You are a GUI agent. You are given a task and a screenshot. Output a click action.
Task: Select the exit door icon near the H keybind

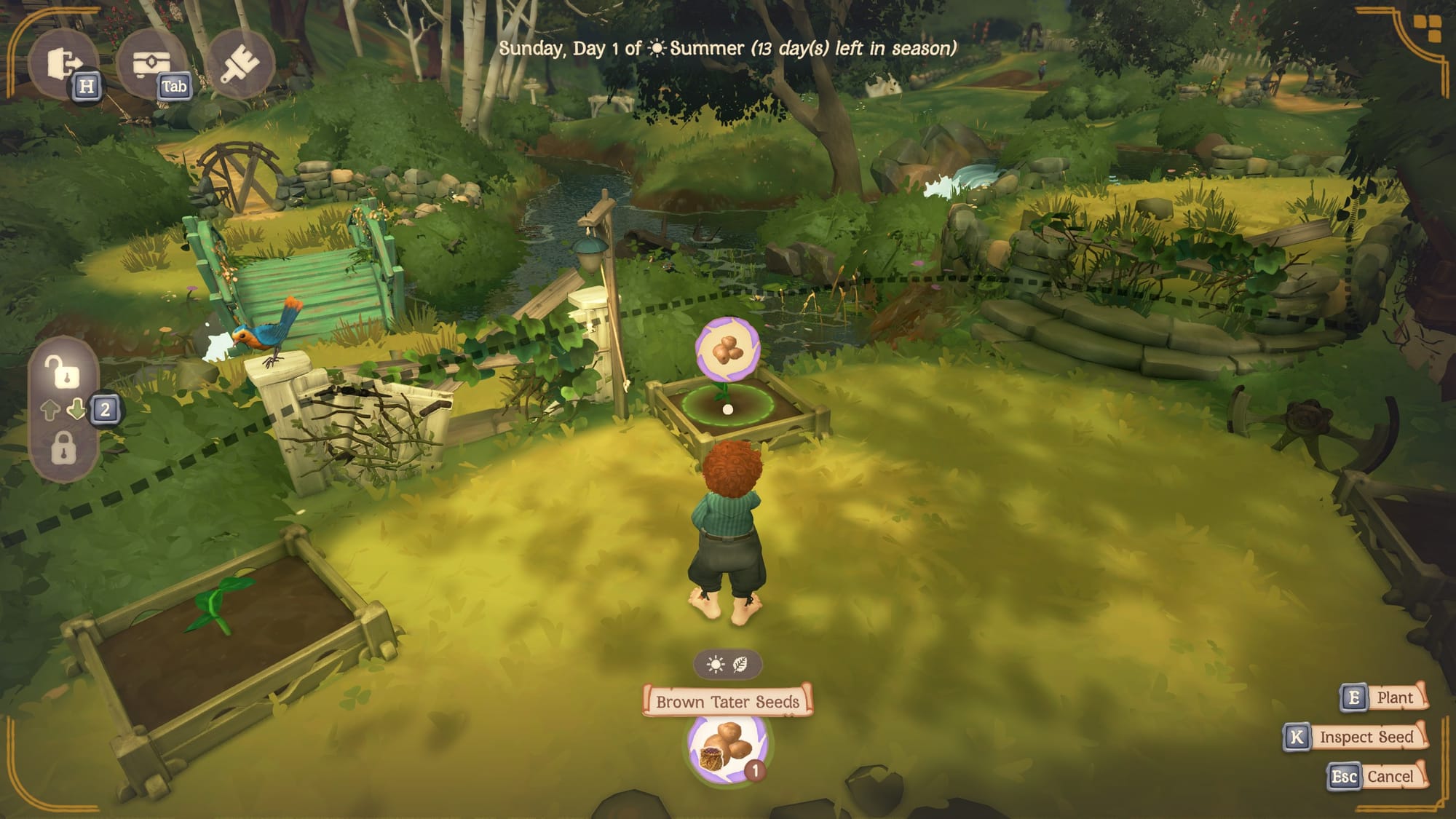click(70, 64)
